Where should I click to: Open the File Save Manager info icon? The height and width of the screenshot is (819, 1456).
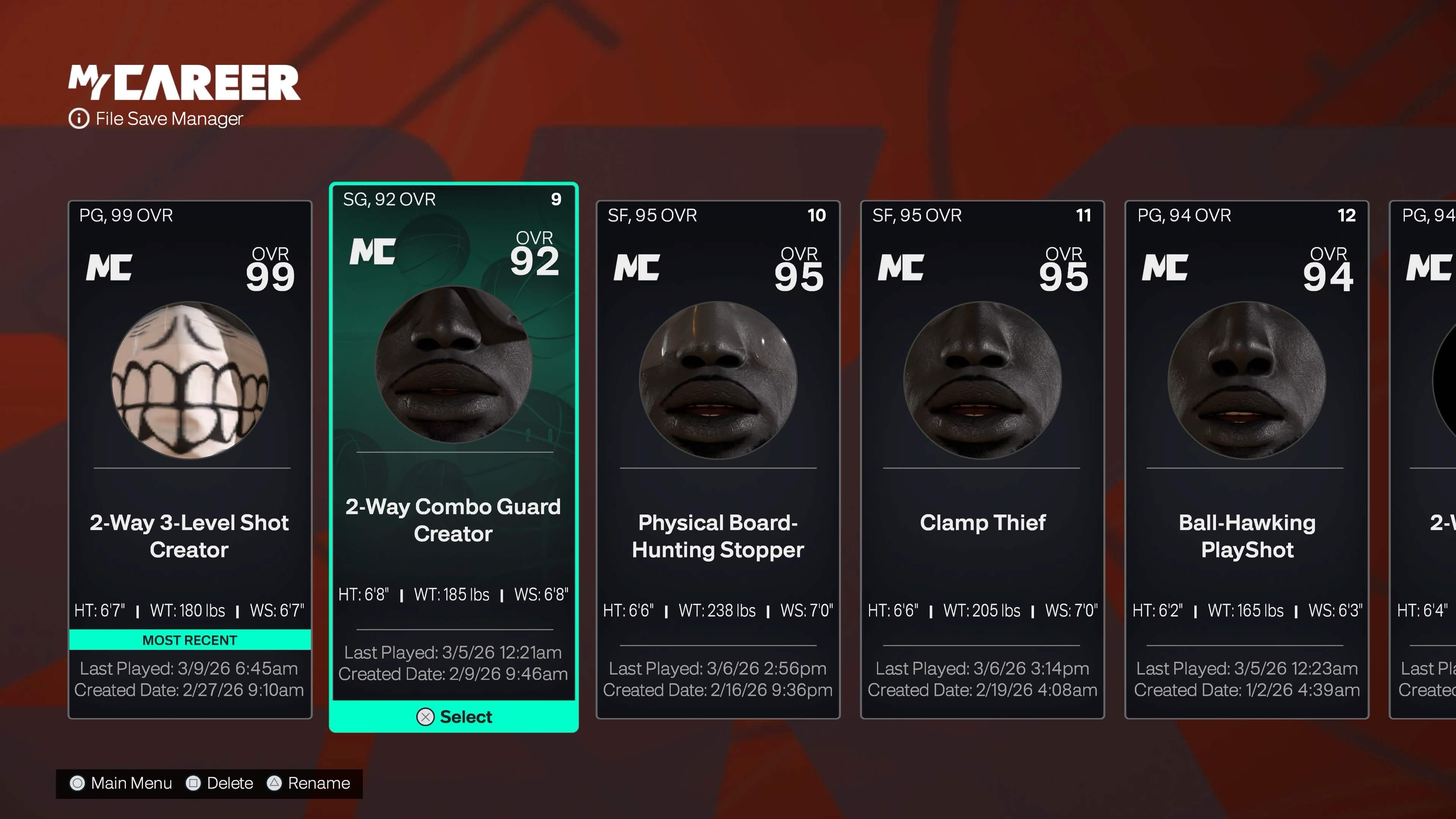tap(79, 119)
